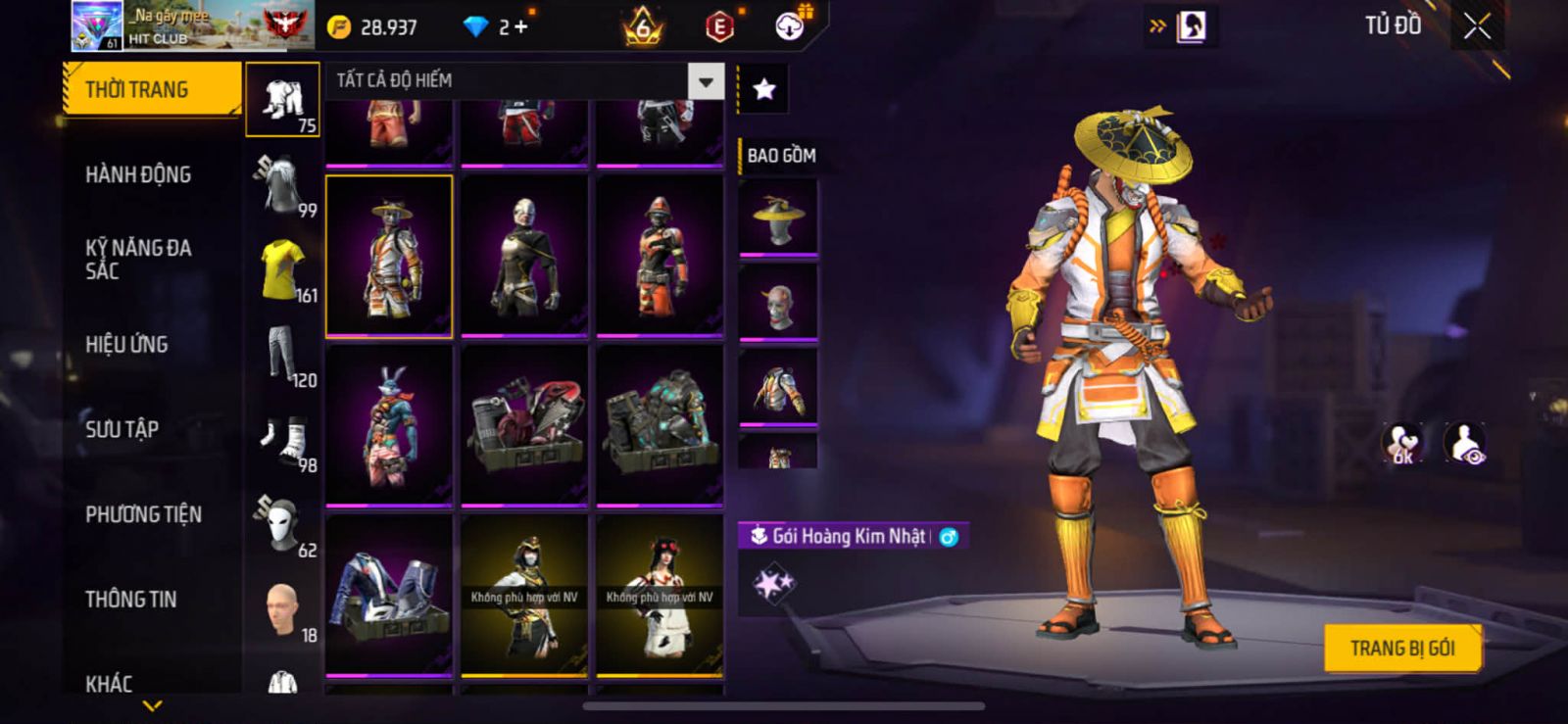Choose the white mask subcategory icon

click(282, 525)
